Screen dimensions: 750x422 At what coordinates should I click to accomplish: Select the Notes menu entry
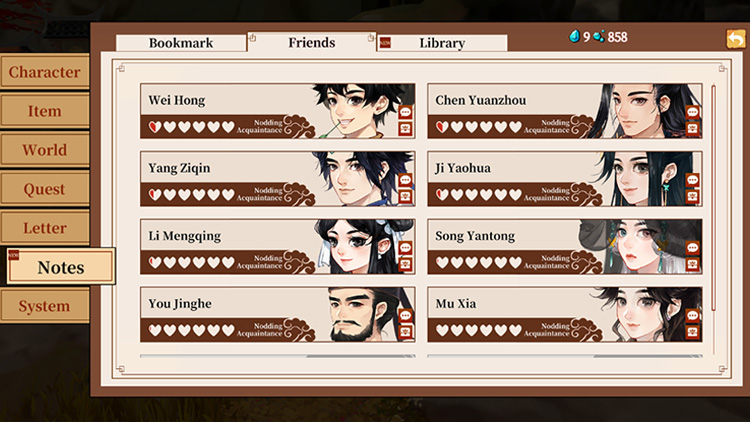pyautogui.click(x=60, y=267)
